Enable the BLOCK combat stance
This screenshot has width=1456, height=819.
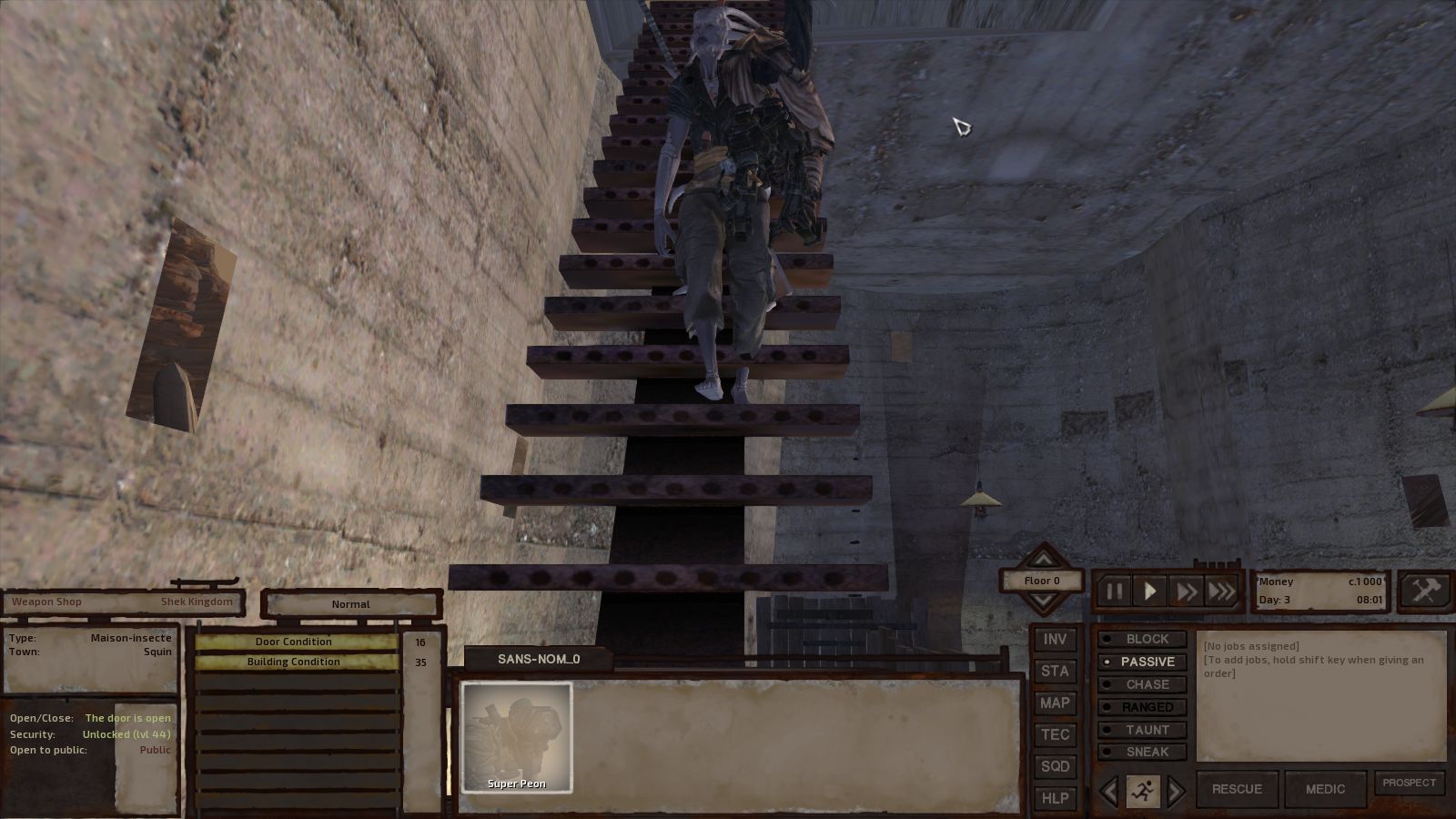[1144, 639]
